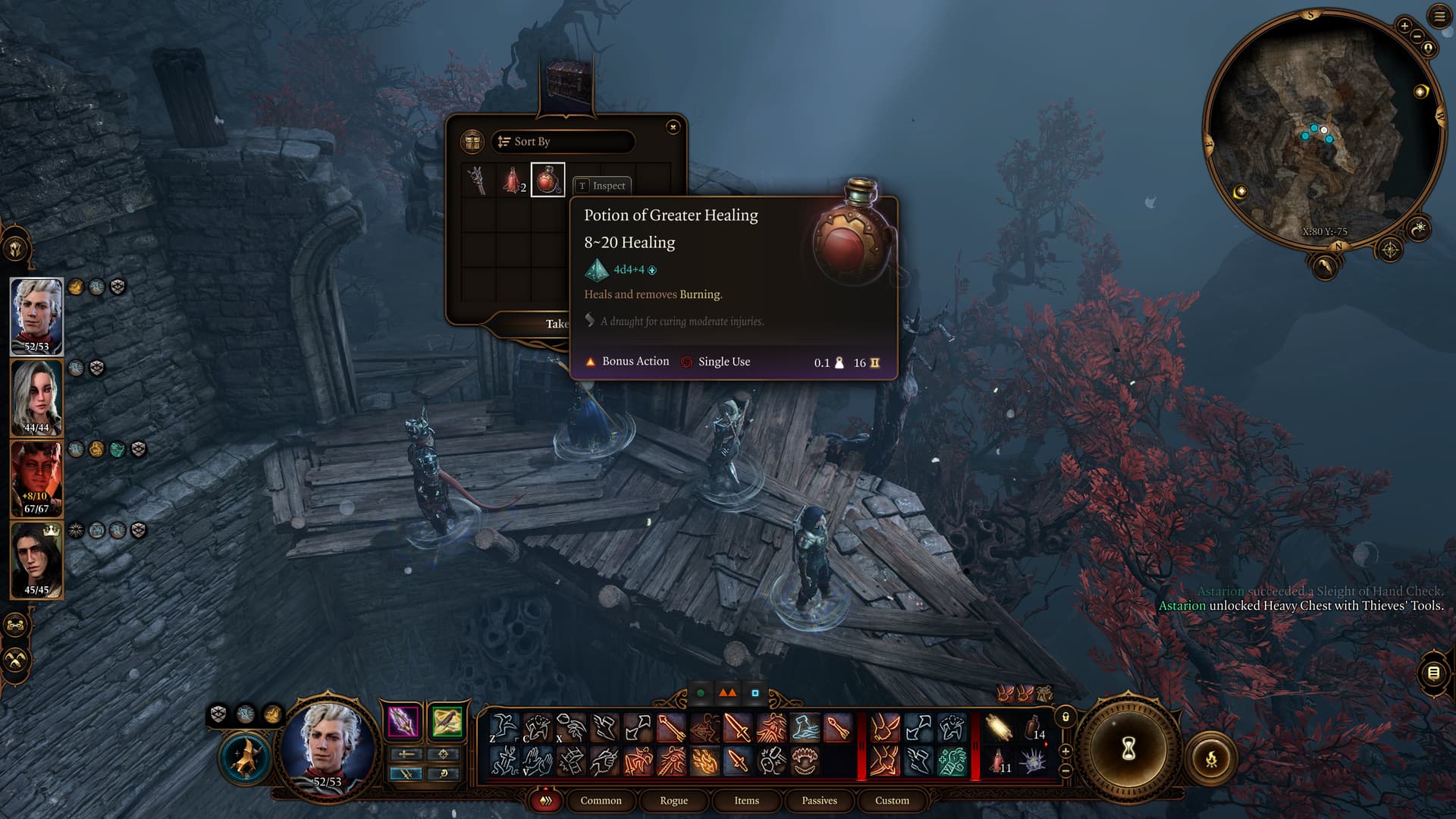Select Karlach's party portrait

coord(36,478)
